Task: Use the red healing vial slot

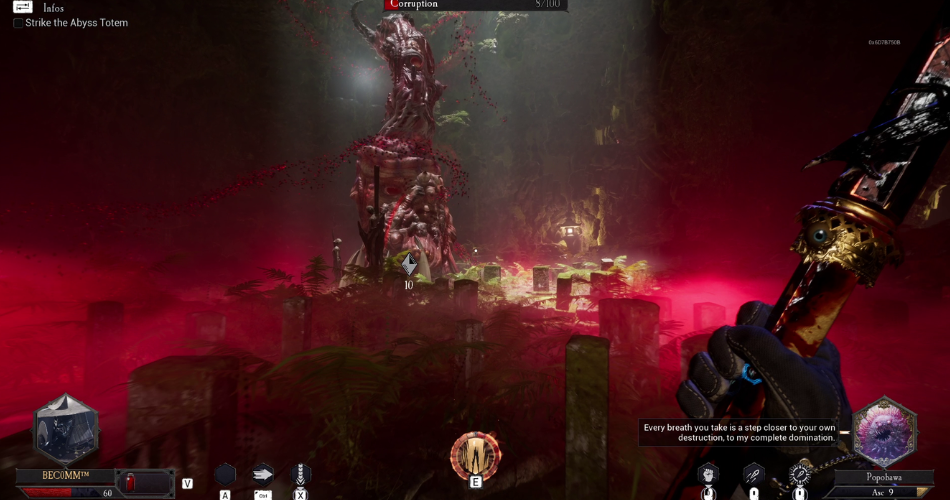Action: point(132,482)
